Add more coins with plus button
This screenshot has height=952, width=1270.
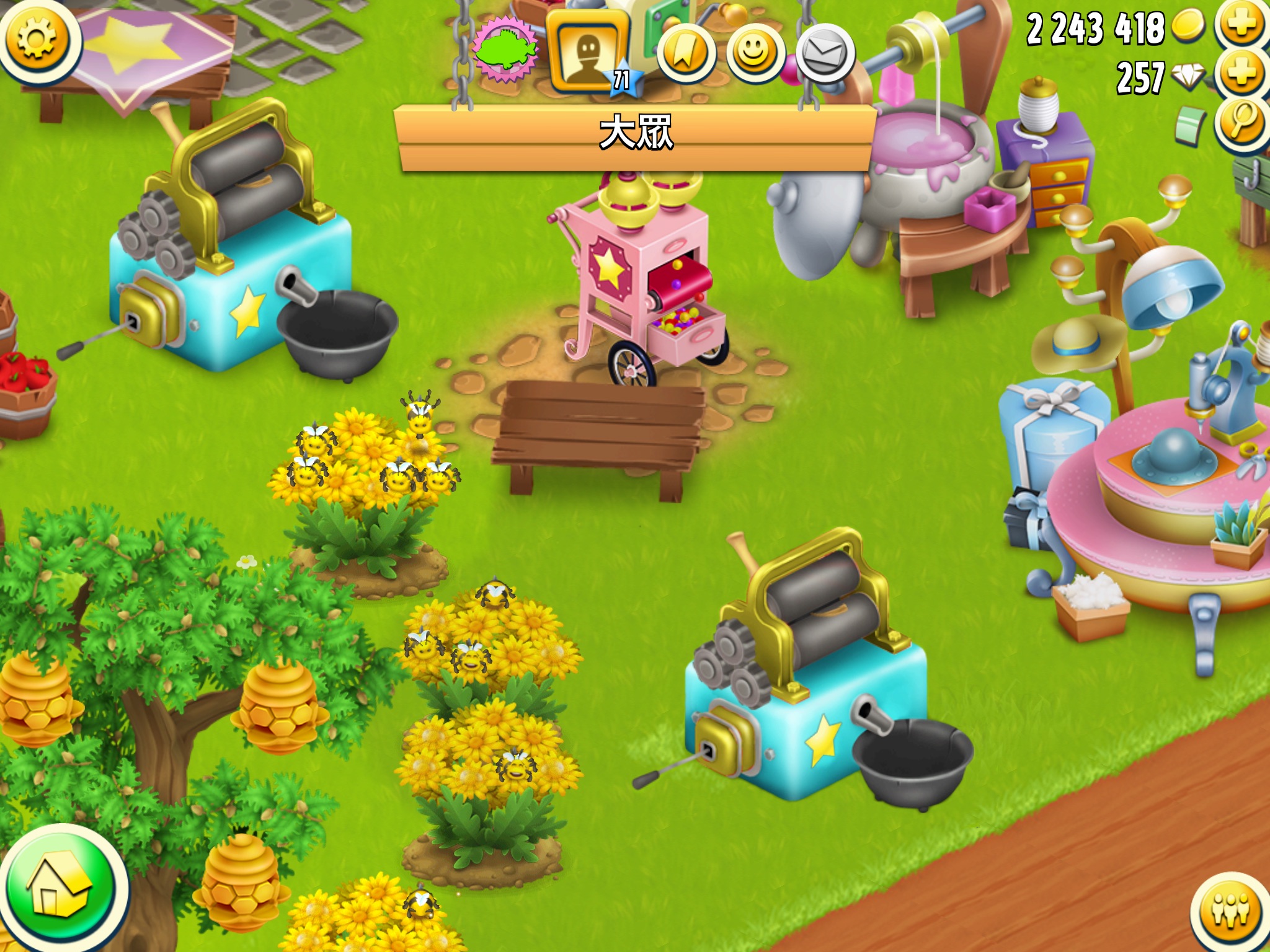pyautogui.click(x=1241, y=24)
